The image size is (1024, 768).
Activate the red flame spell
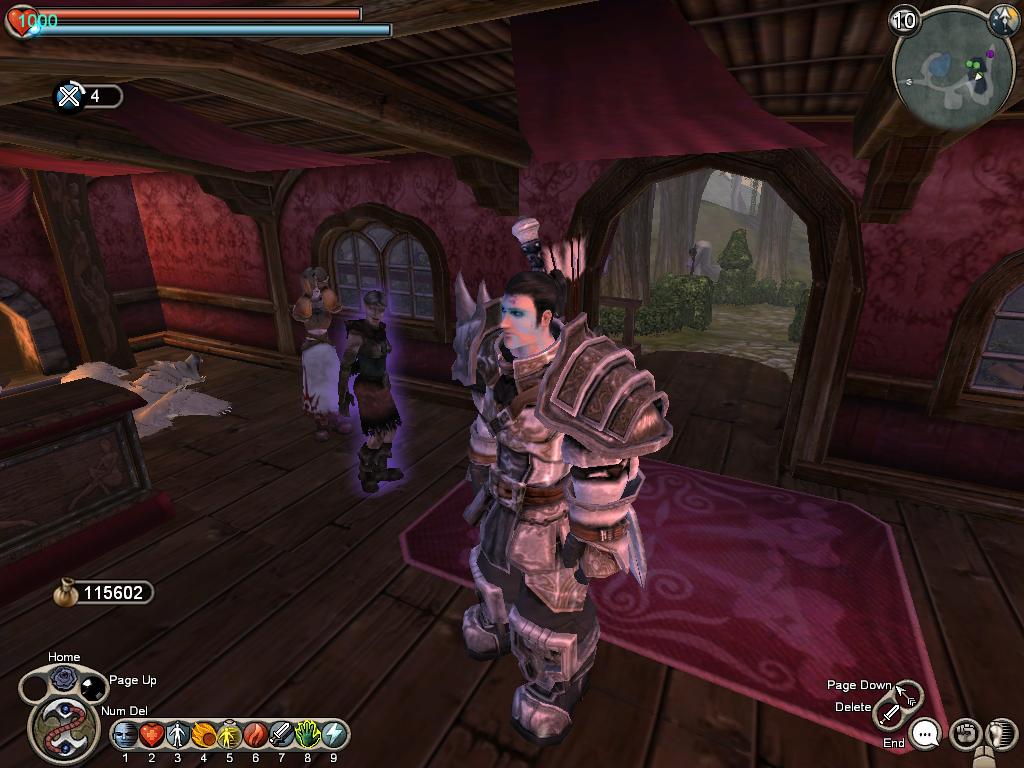256,735
